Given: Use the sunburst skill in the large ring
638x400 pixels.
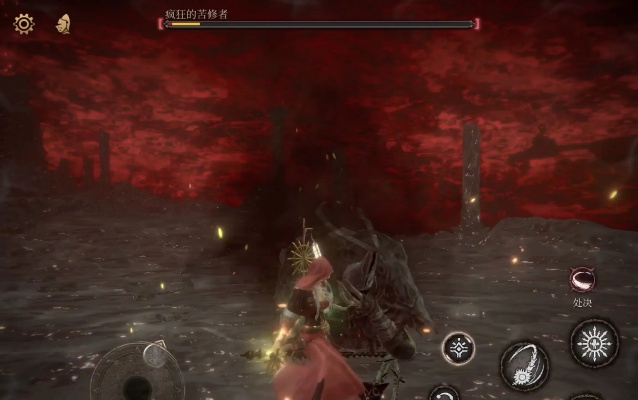Looking at the screenshot, I should tap(594, 343).
